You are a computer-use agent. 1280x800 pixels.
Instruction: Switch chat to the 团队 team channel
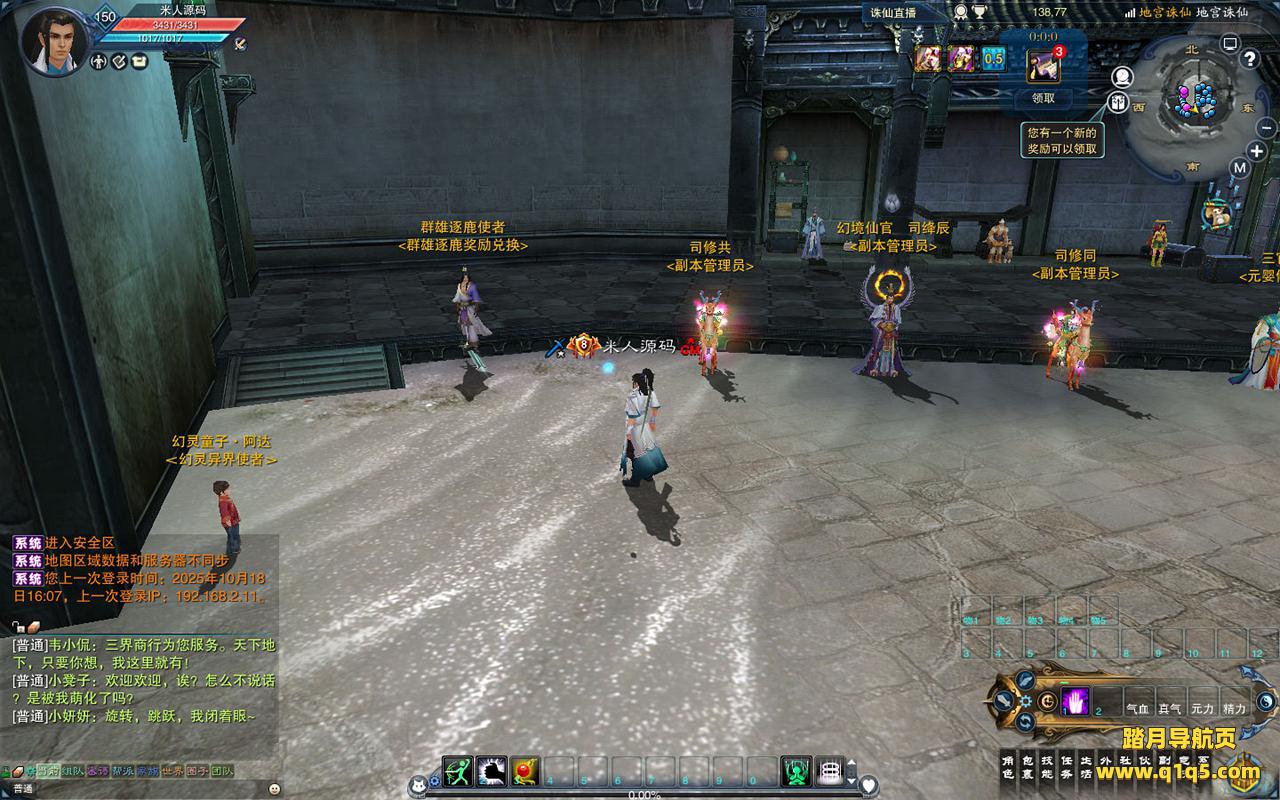tap(221, 771)
